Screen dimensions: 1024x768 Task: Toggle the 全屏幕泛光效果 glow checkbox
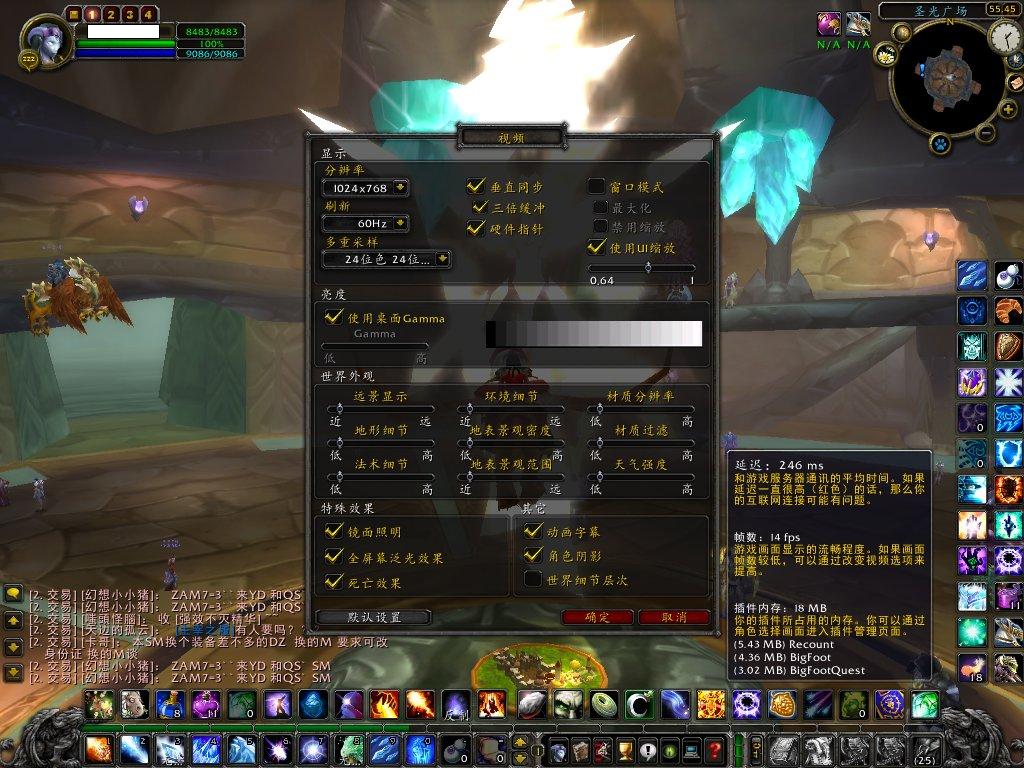click(334, 556)
